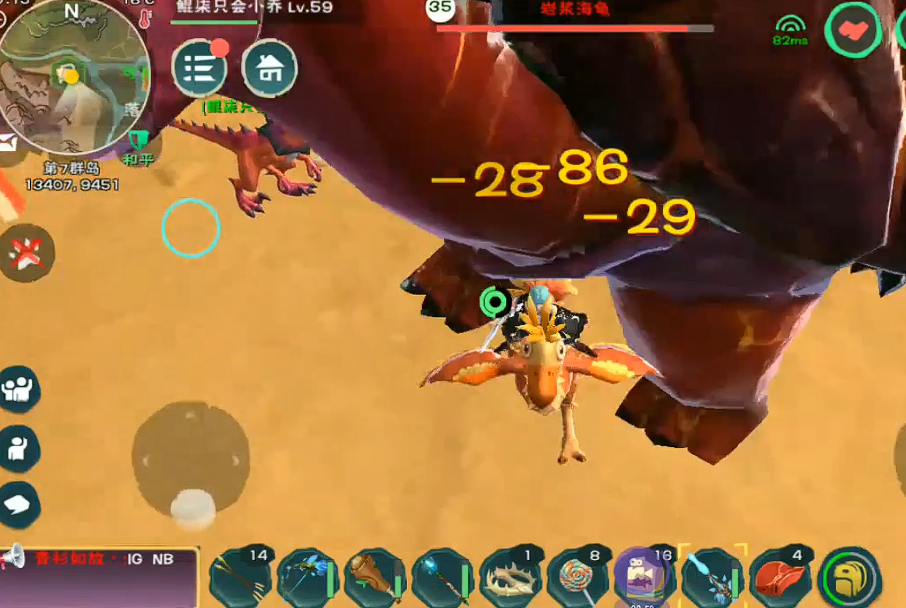Select the bone jaw trap slot
Image resolution: width=906 pixels, height=608 pixels.
tap(509, 577)
